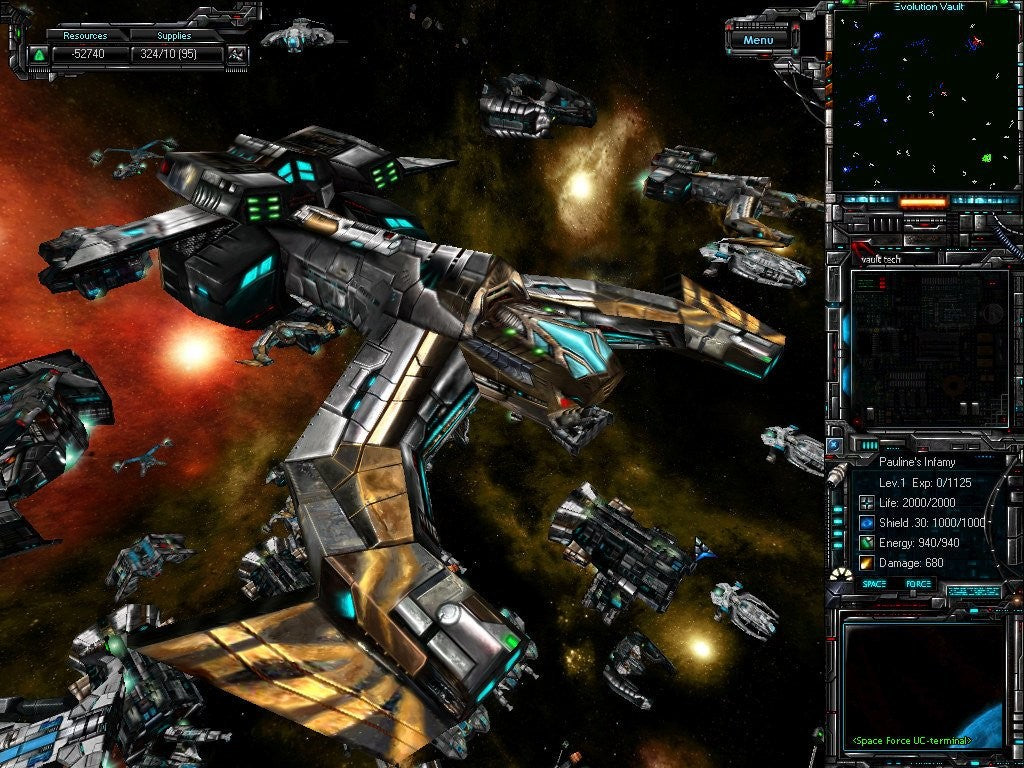Click the glowing orange bar under minimap
The width and height of the screenshot is (1024, 768).
point(922,202)
